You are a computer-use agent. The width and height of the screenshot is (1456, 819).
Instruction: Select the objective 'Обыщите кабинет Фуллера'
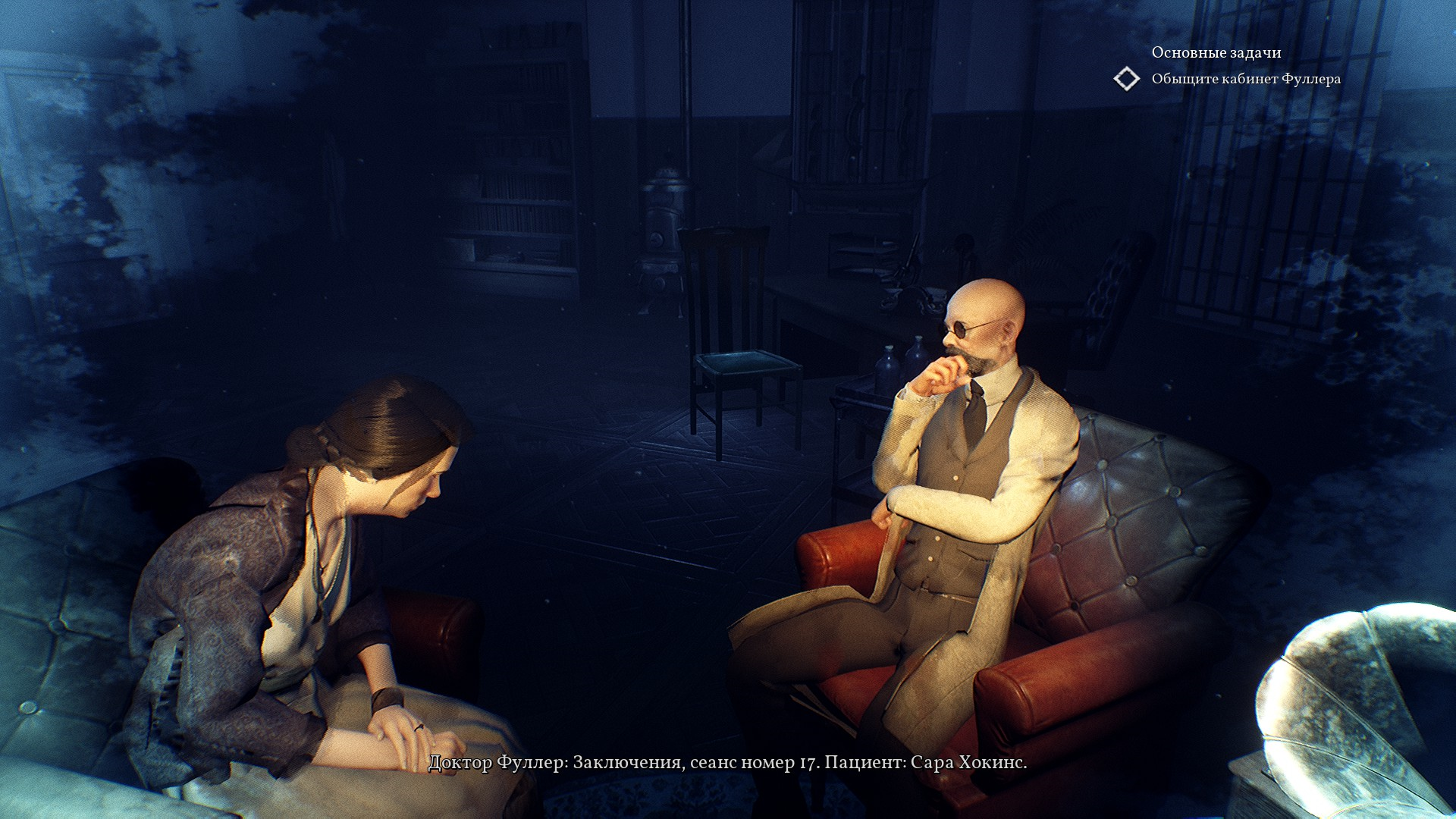click(x=1245, y=79)
